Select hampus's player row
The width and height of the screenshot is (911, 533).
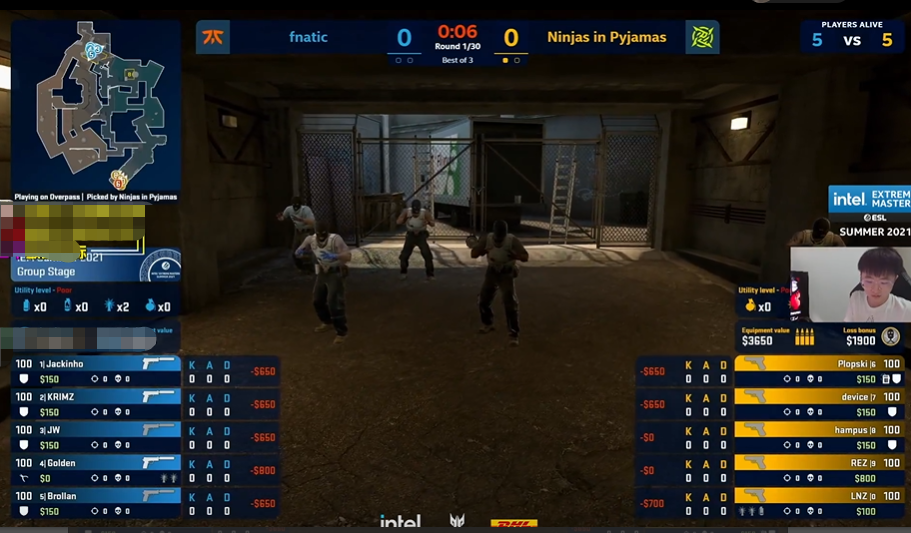pos(818,437)
